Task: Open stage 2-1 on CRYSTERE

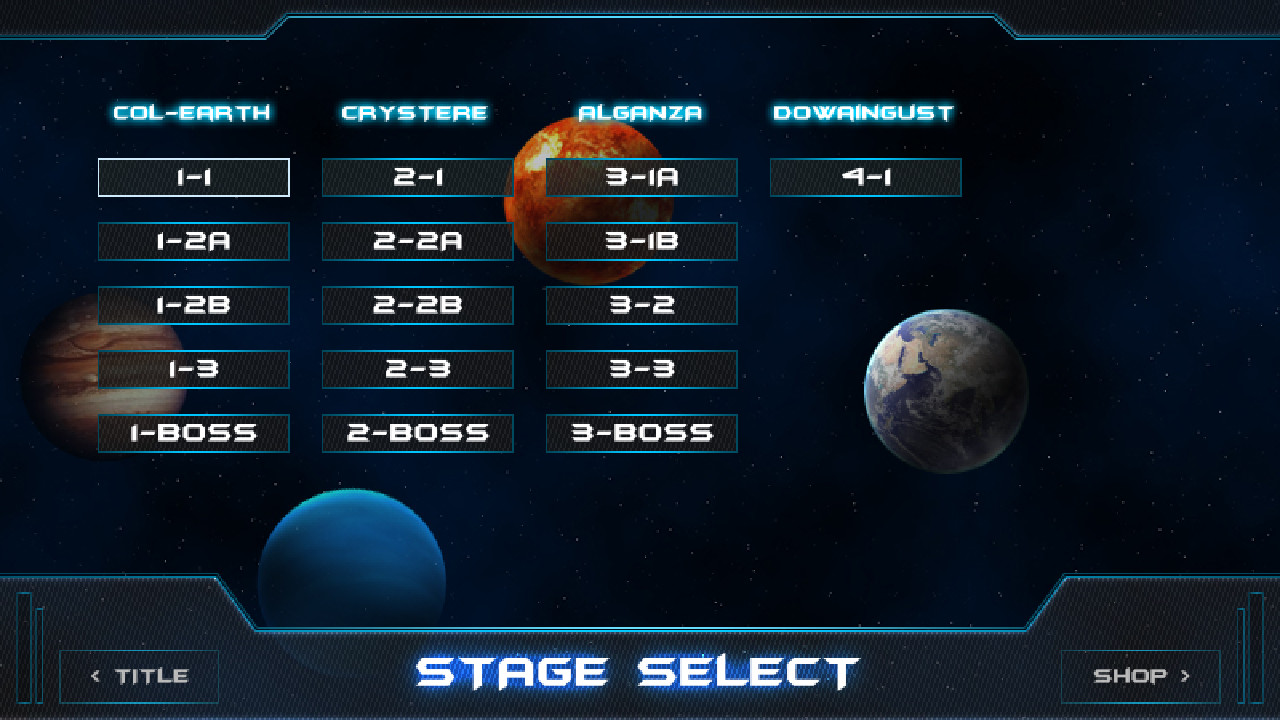Action: click(x=417, y=177)
